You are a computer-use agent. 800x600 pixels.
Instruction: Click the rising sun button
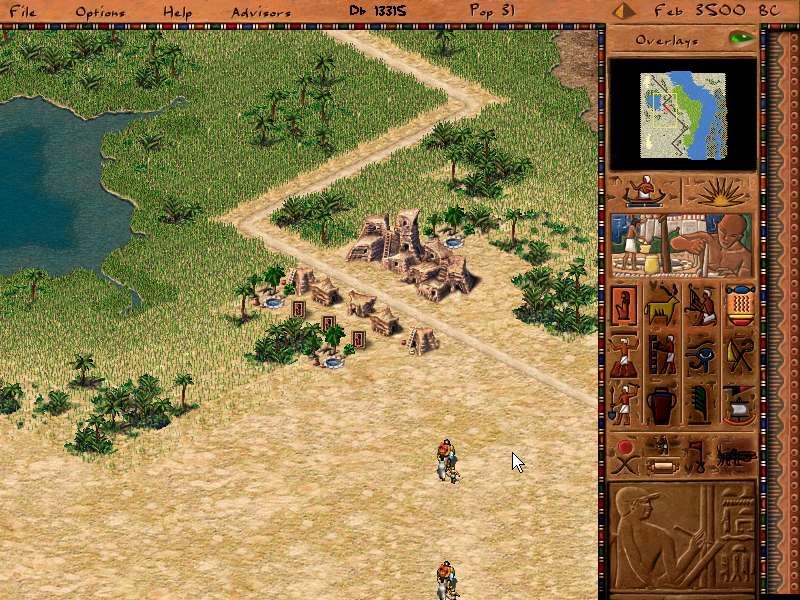[720, 191]
